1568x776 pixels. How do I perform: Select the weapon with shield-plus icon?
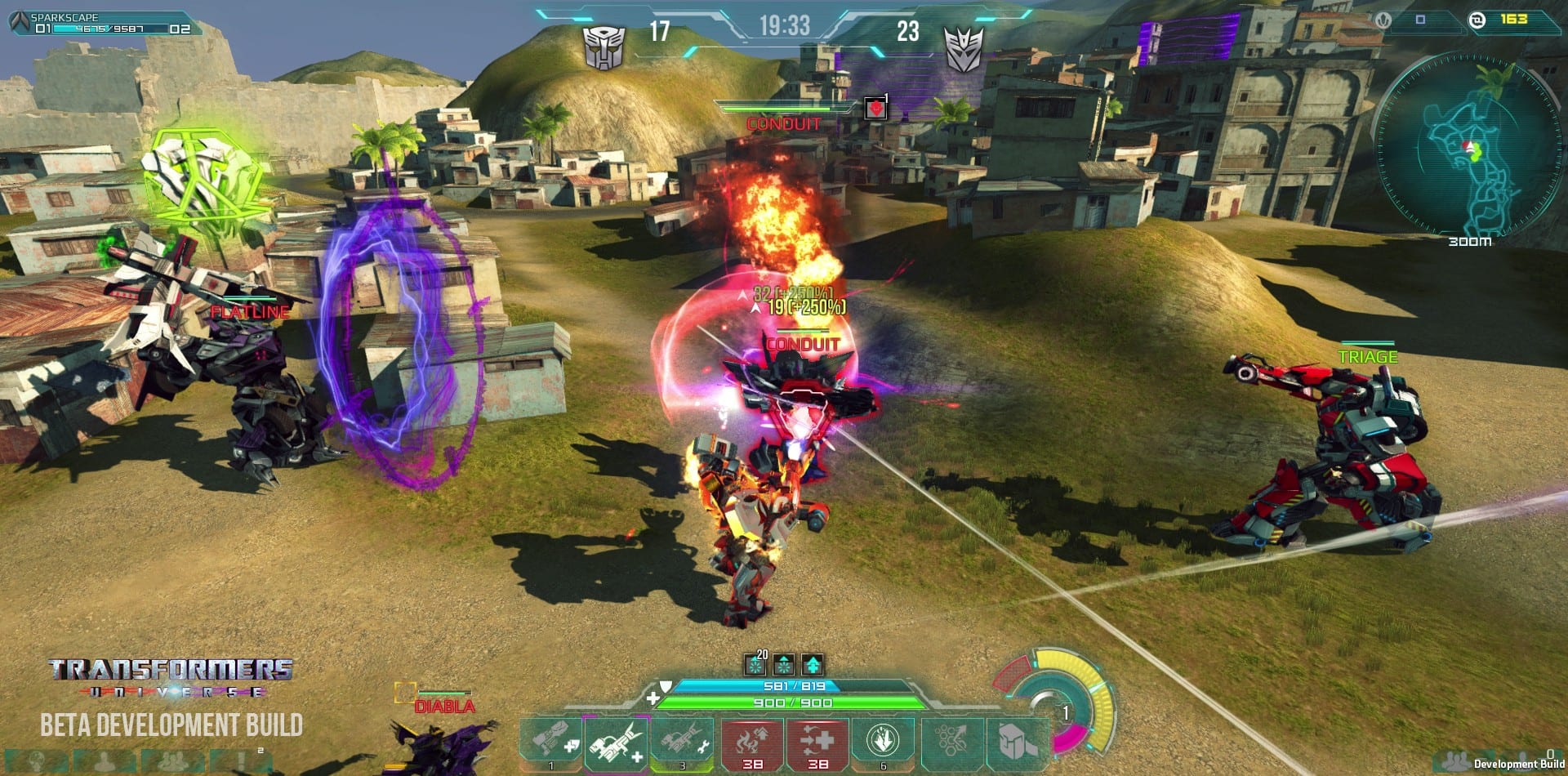click(551, 742)
